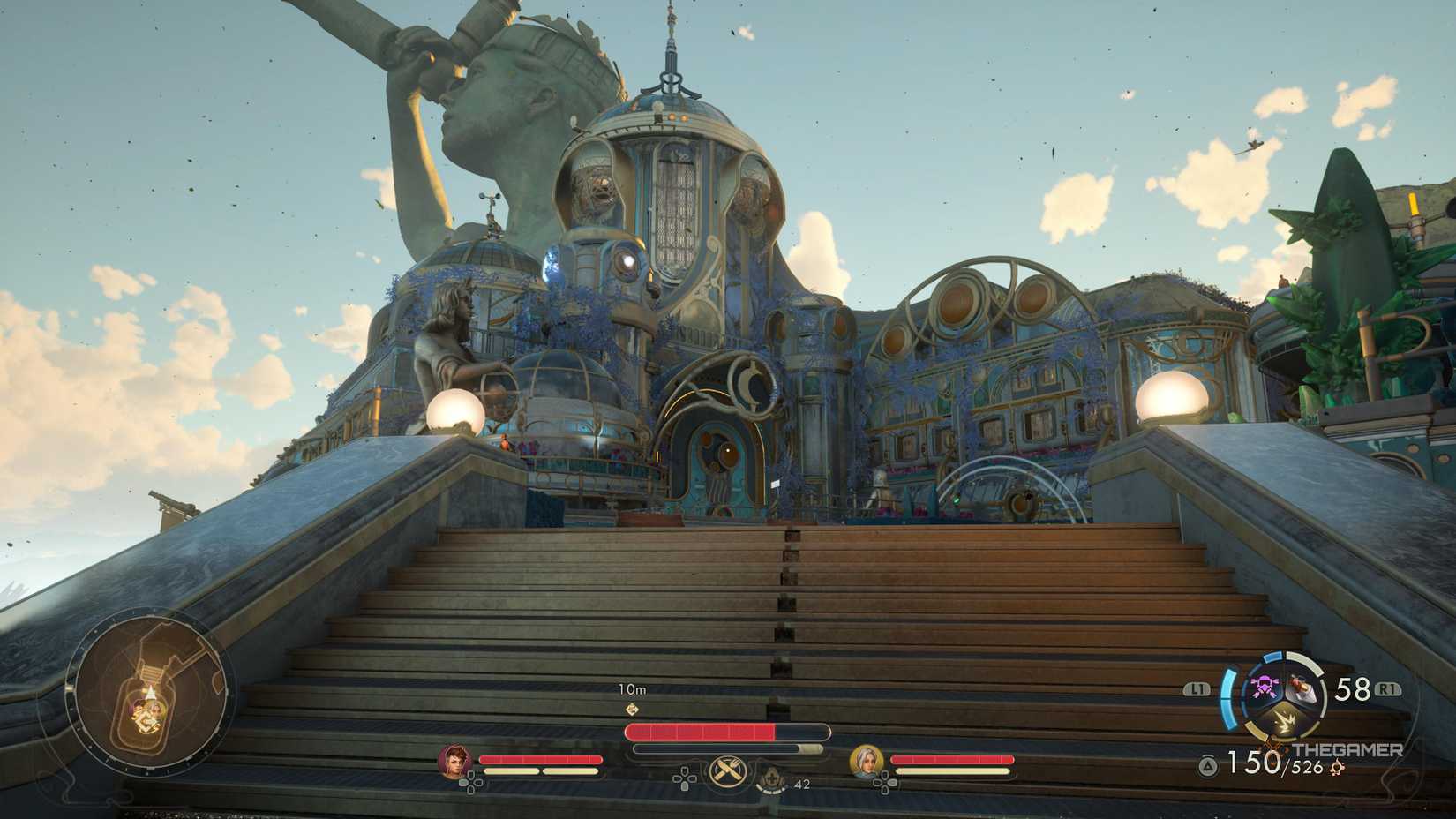This screenshot has height=819, width=1456.
Task: Click the crossed knife-and-fork rations icon
Action: tap(727, 771)
